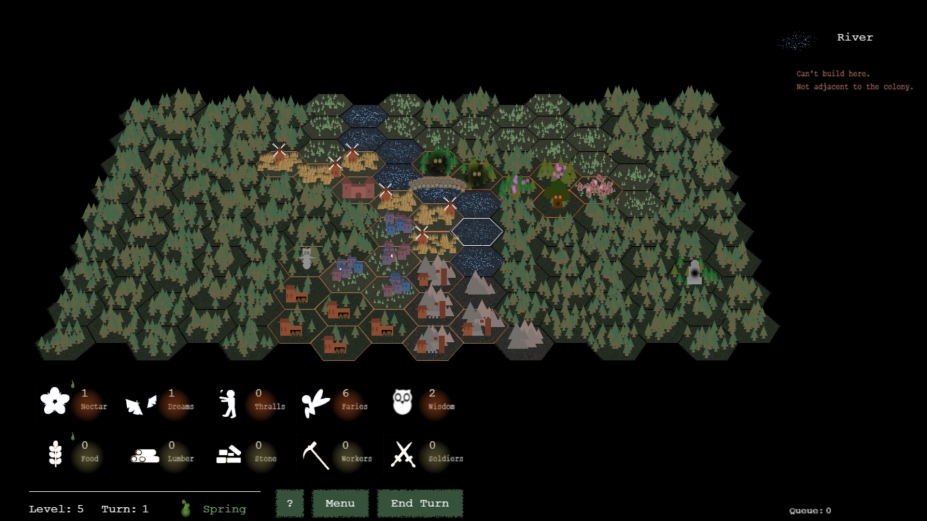927x521 pixels.
Task: Open the question mark help button
Action: [x=289, y=503]
